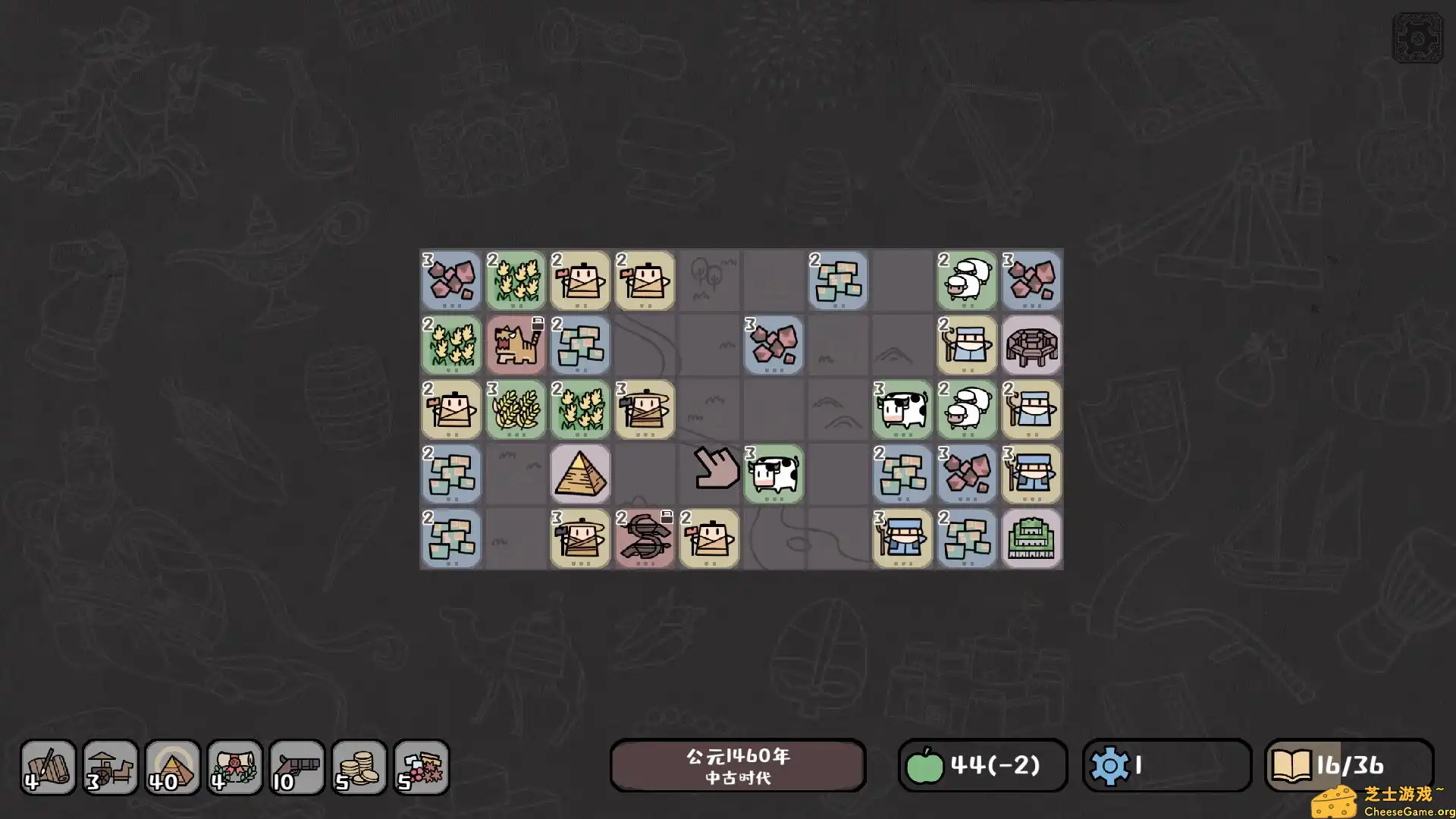This screenshot has height=819, width=1456.
Task: Select the scroll-and-pen icon in the bottom toolbar
Action: pyautogui.click(x=48, y=767)
